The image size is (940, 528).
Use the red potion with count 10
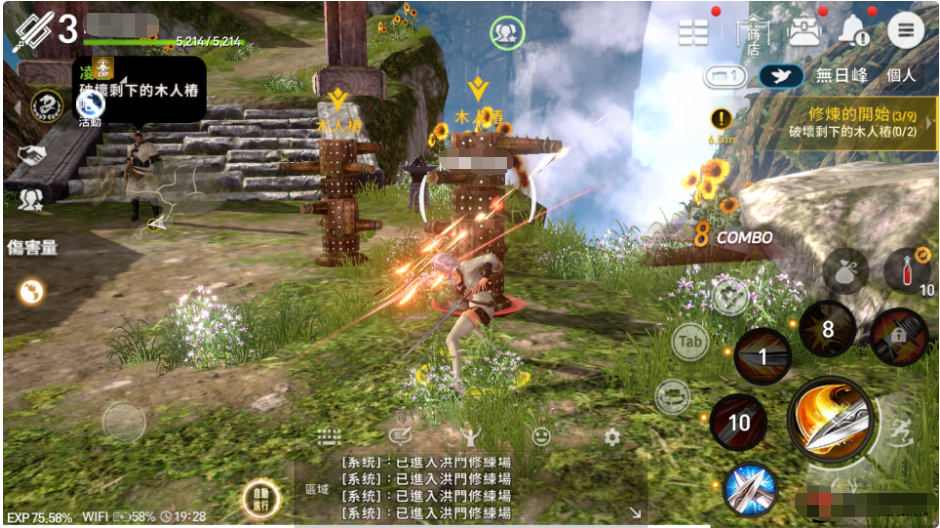[x=905, y=270]
